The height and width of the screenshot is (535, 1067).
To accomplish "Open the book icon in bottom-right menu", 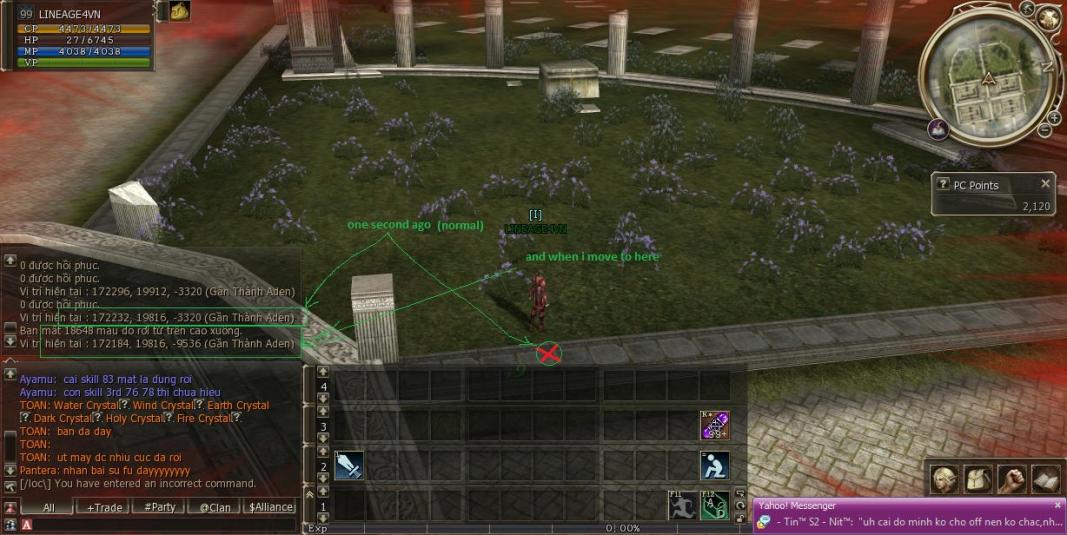I will tap(1045, 480).
